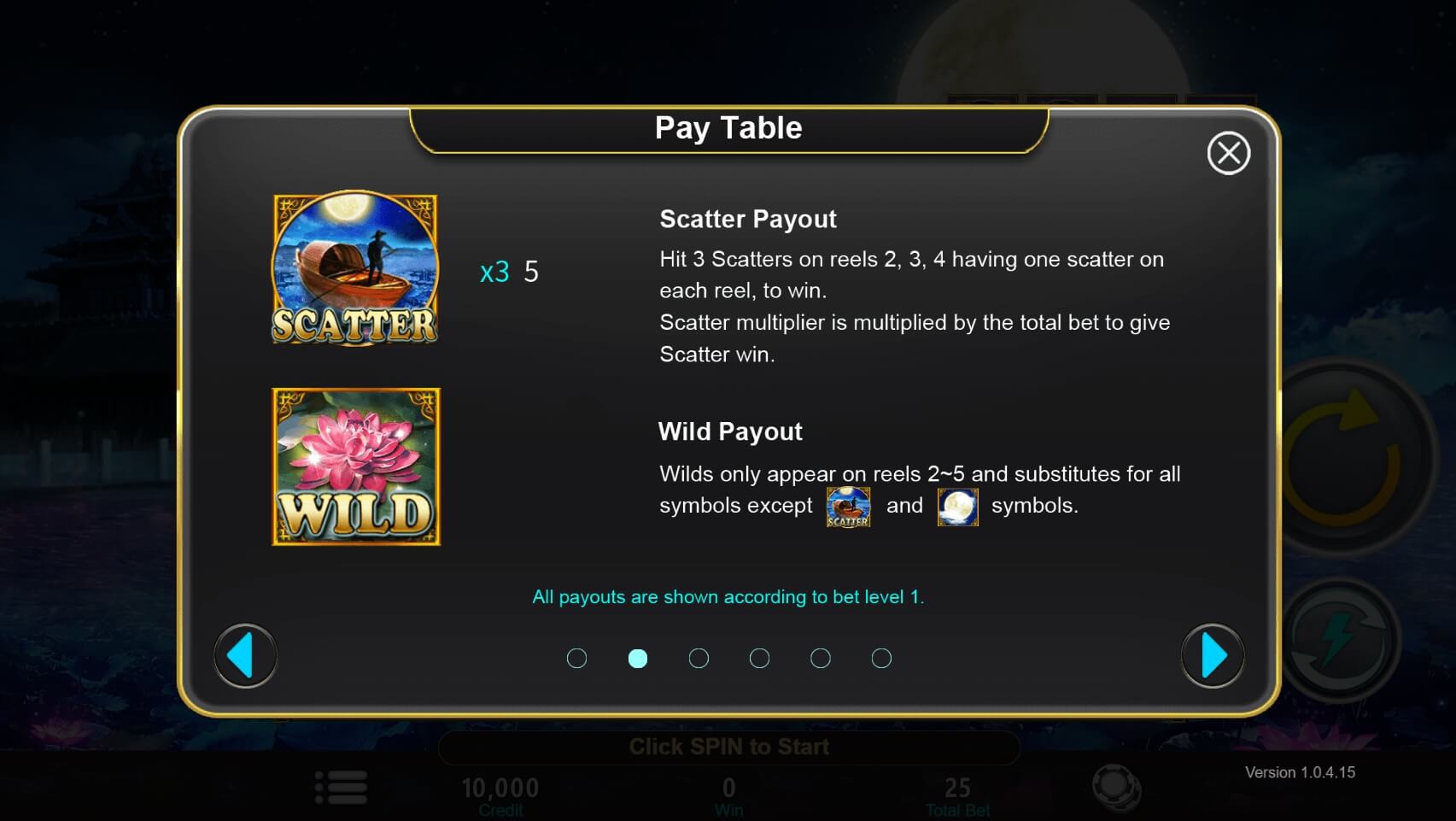The width and height of the screenshot is (1456, 821).
Task: Open the Scatter Payout section heading
Action: [x=747, y=219]
